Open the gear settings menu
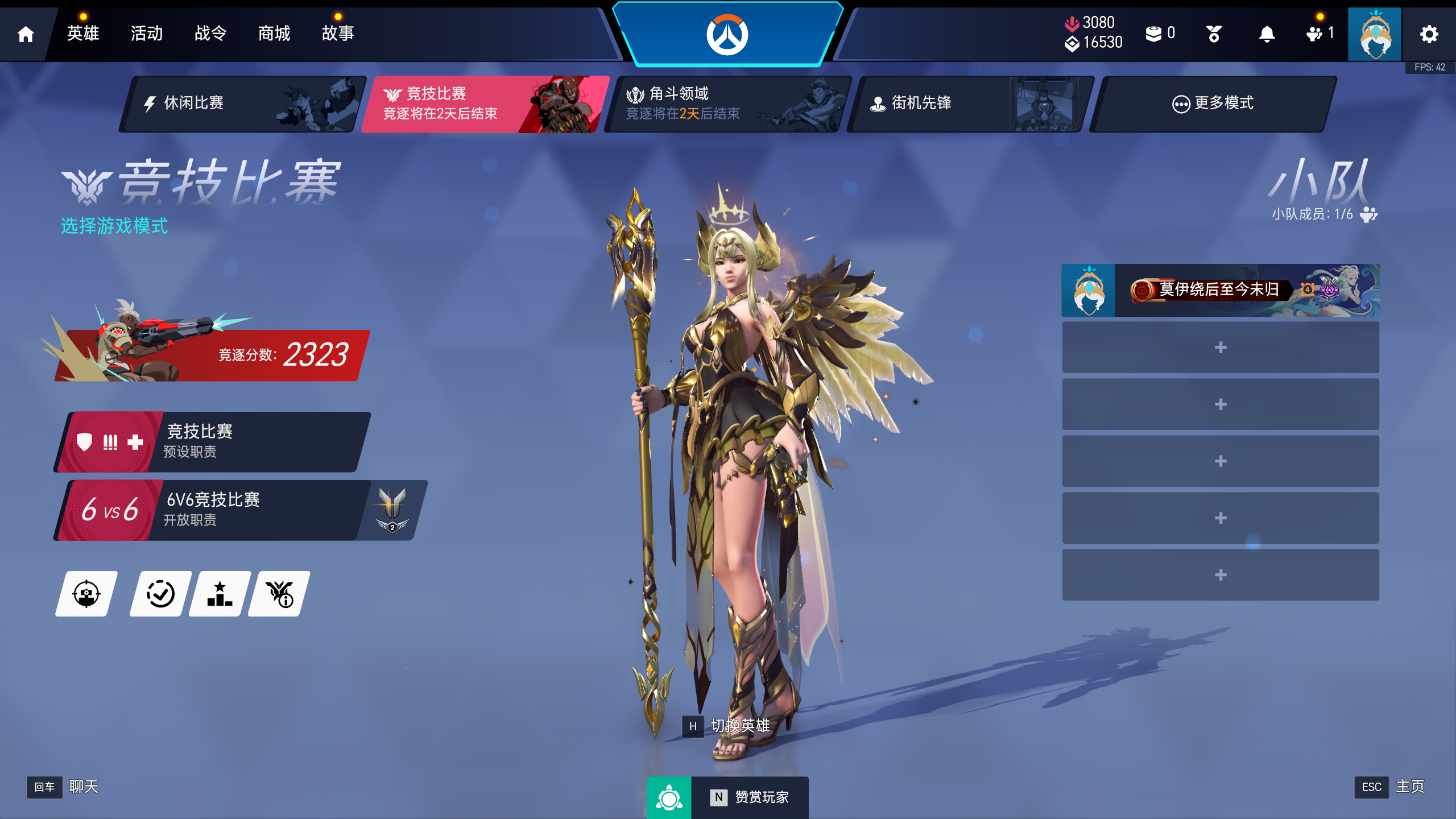Screen dimensions: 1456x819 (x=1429, y=34)
